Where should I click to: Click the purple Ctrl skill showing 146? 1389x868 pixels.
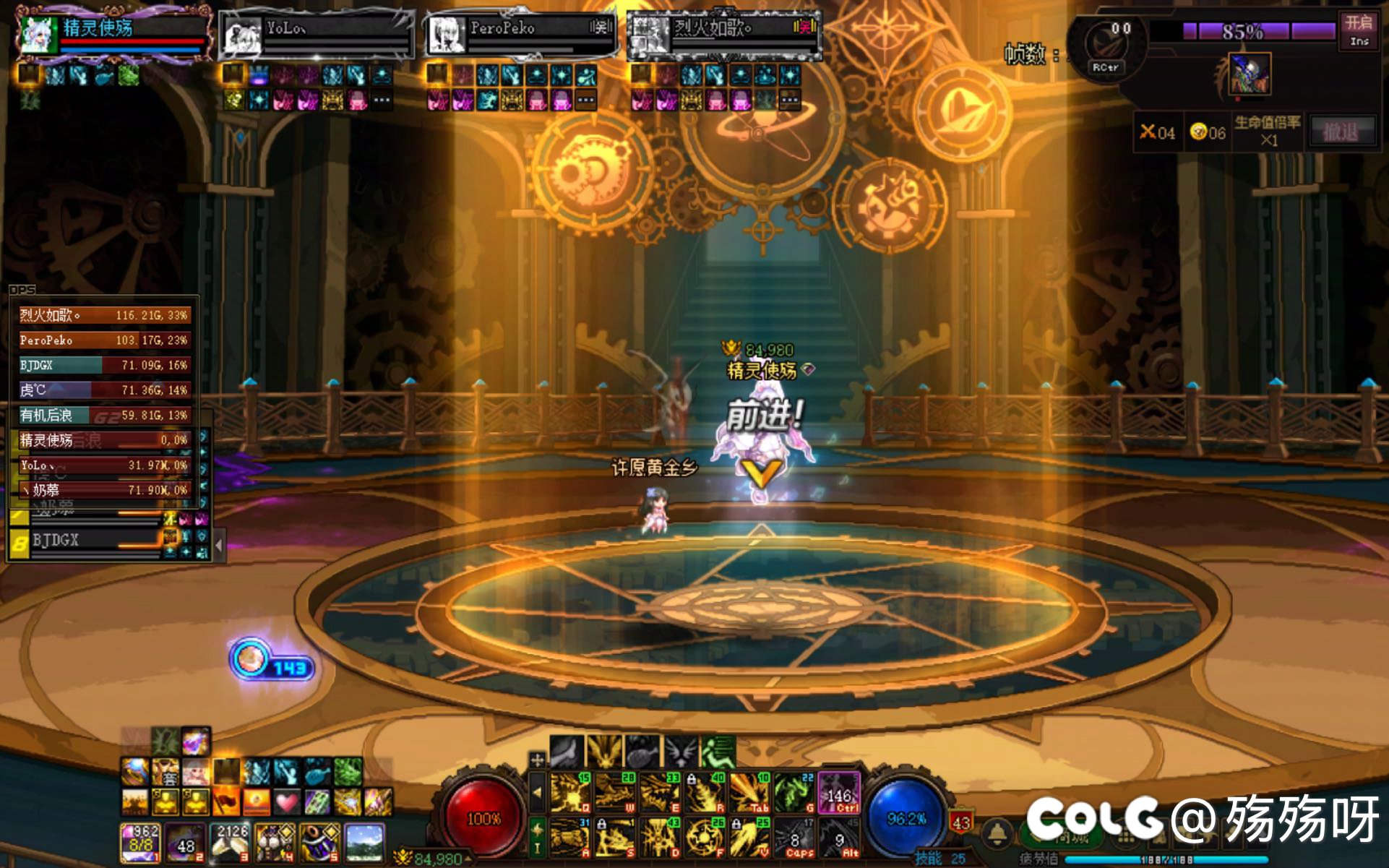click(839, 793)
